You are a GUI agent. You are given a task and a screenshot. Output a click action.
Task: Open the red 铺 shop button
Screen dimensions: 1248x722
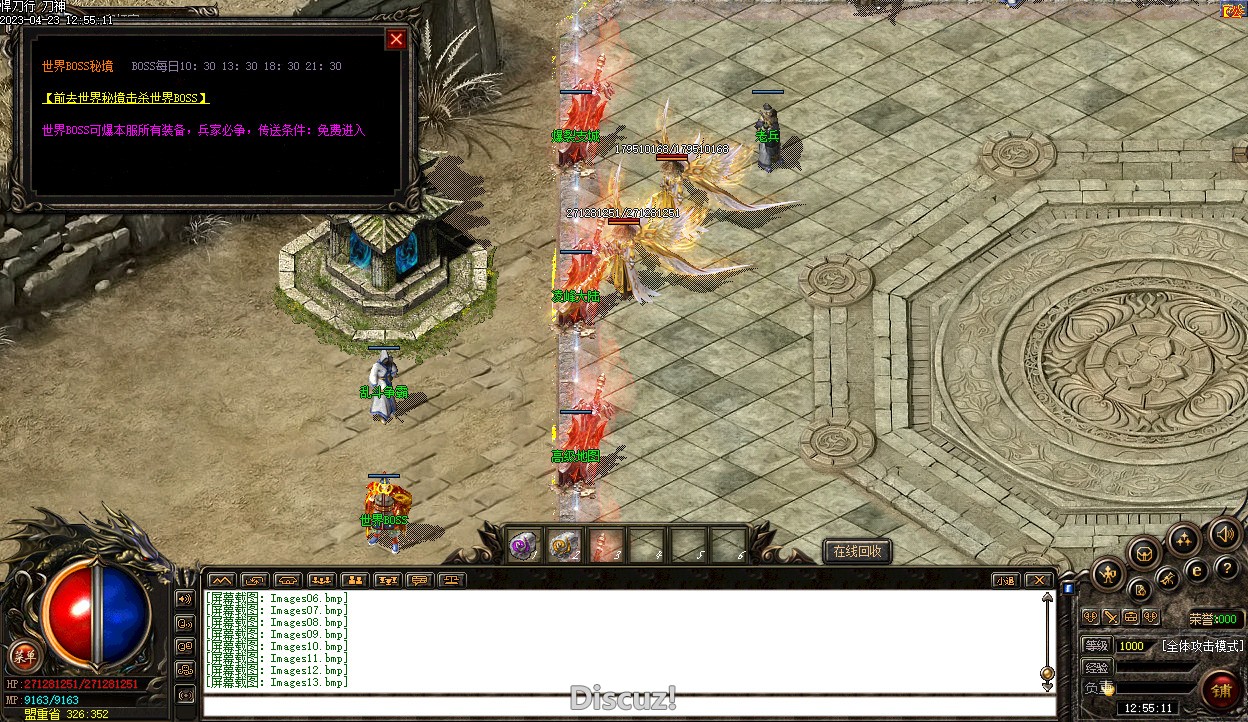1220,689
